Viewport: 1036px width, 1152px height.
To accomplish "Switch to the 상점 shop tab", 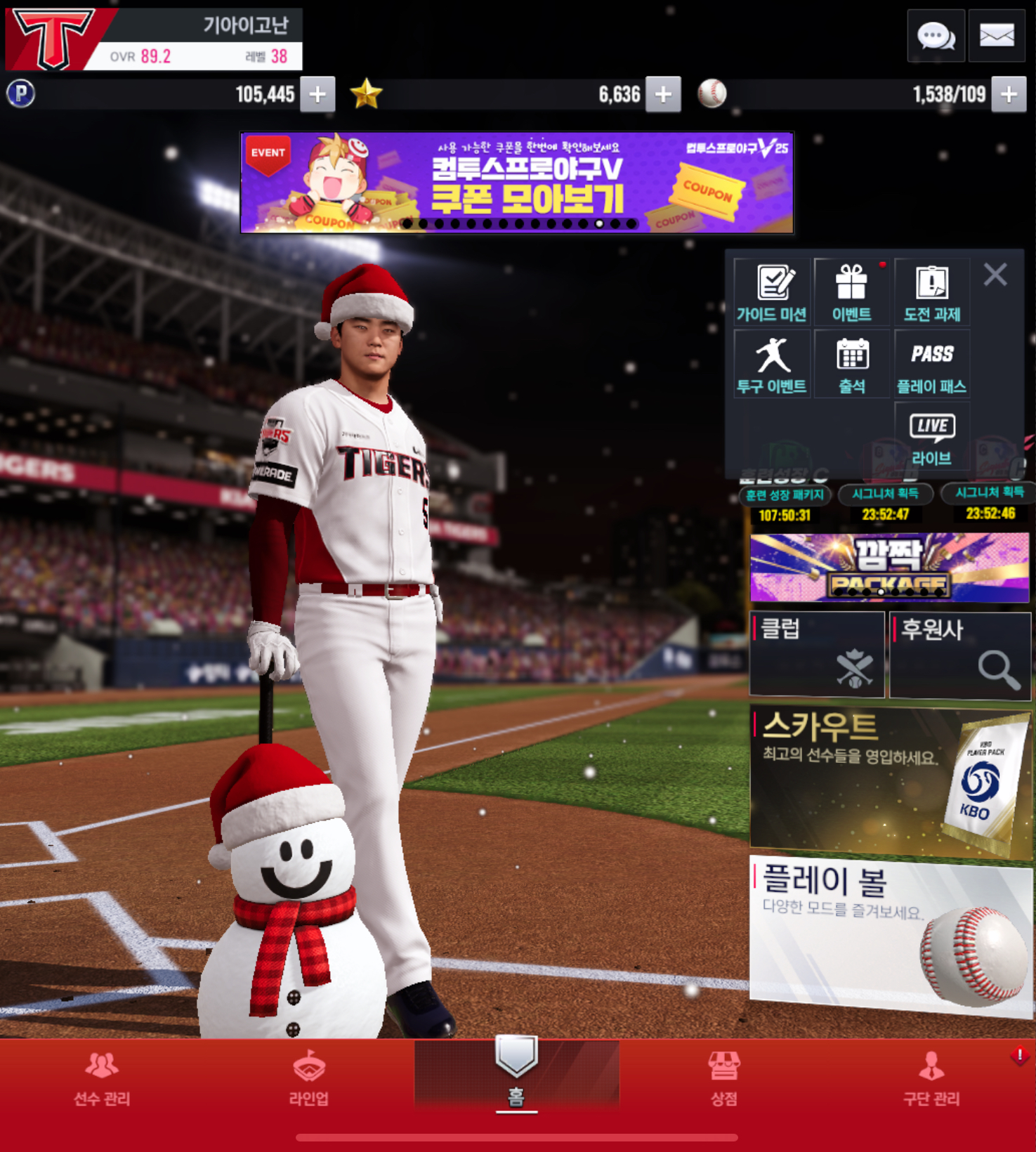I will [x=723, y=1078].
